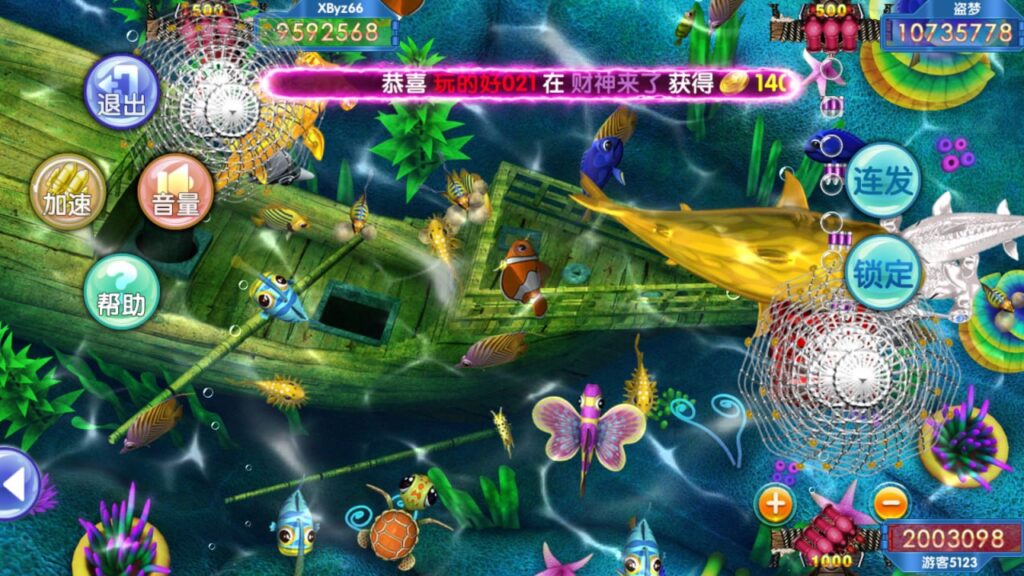
Task: Tap the 退出 exit button
Action: [x=121, y=92]
